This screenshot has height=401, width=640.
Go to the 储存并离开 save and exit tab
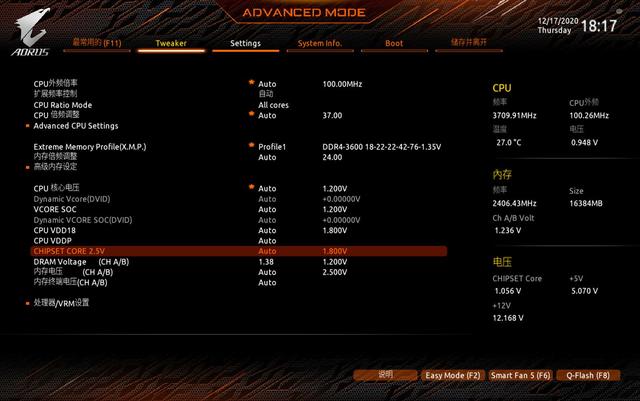[469, 44]
